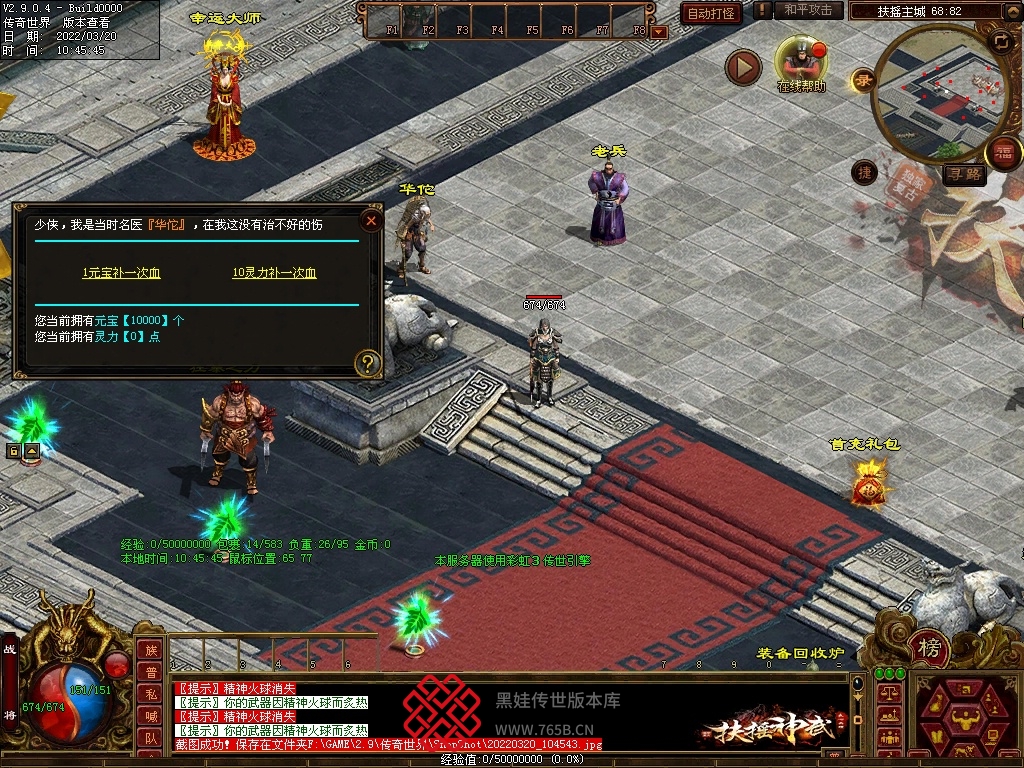Click the 录 button beside the minimap
This screenshot has width=1024, height=768.
pos(862,81)
